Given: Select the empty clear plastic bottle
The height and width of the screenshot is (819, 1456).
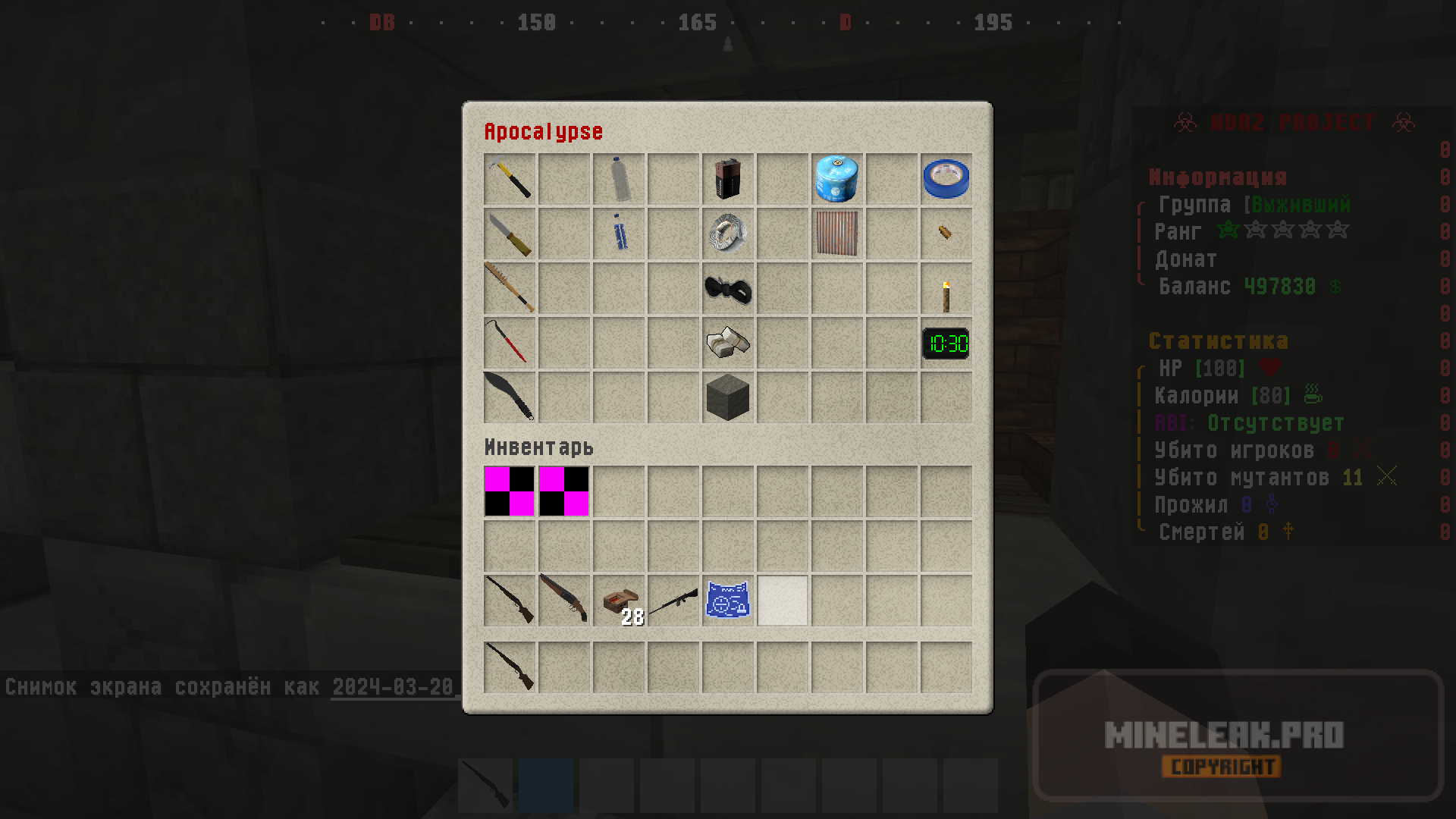Looking at the screenshot, I should tap(619, 179).
